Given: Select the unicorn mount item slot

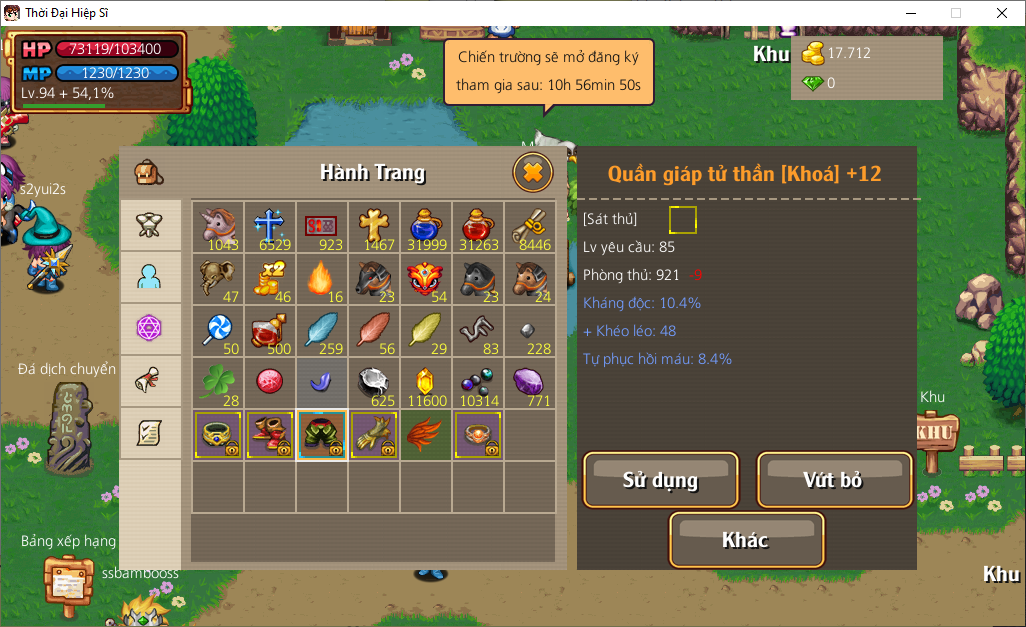Looking at the screenshot, I should coord(218,227).
